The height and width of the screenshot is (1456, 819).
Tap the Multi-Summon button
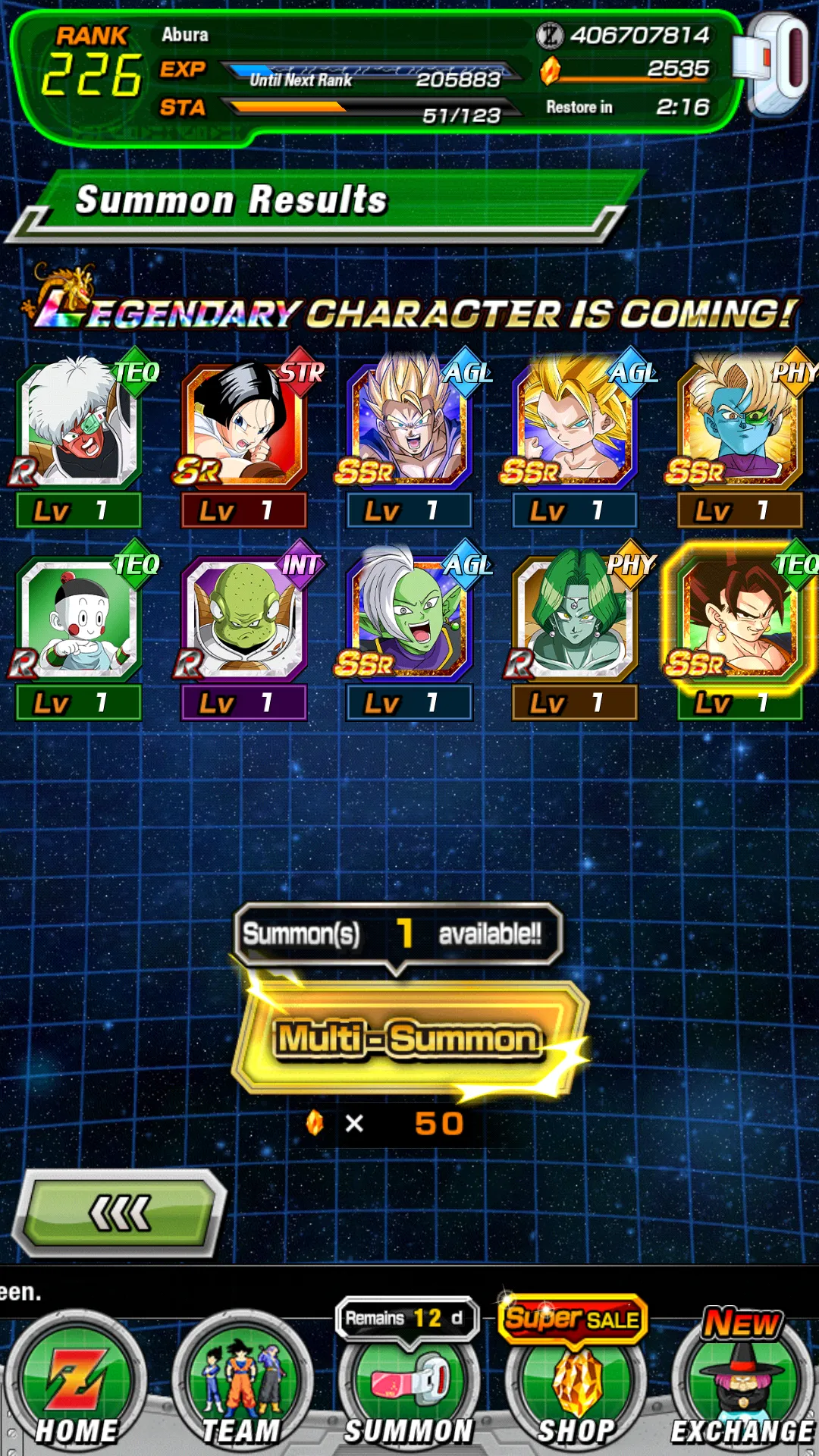[x=409, y=1037]
